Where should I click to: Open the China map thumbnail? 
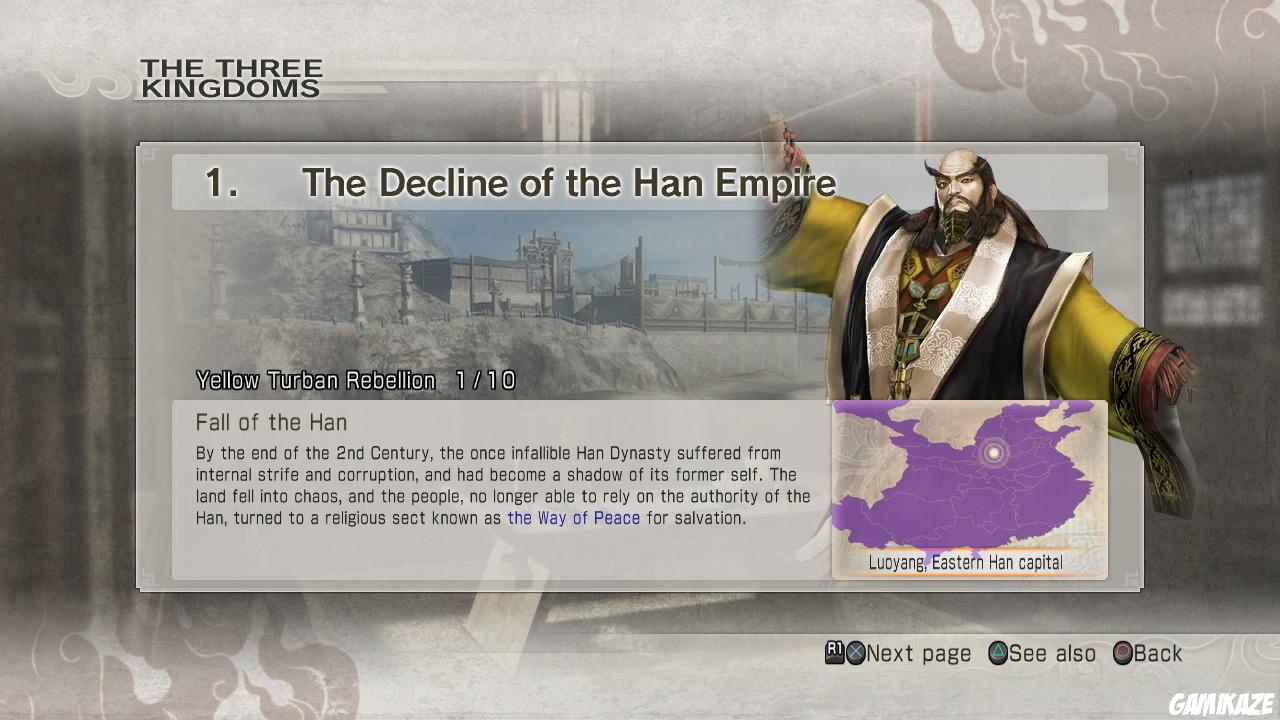pos(968,480)
